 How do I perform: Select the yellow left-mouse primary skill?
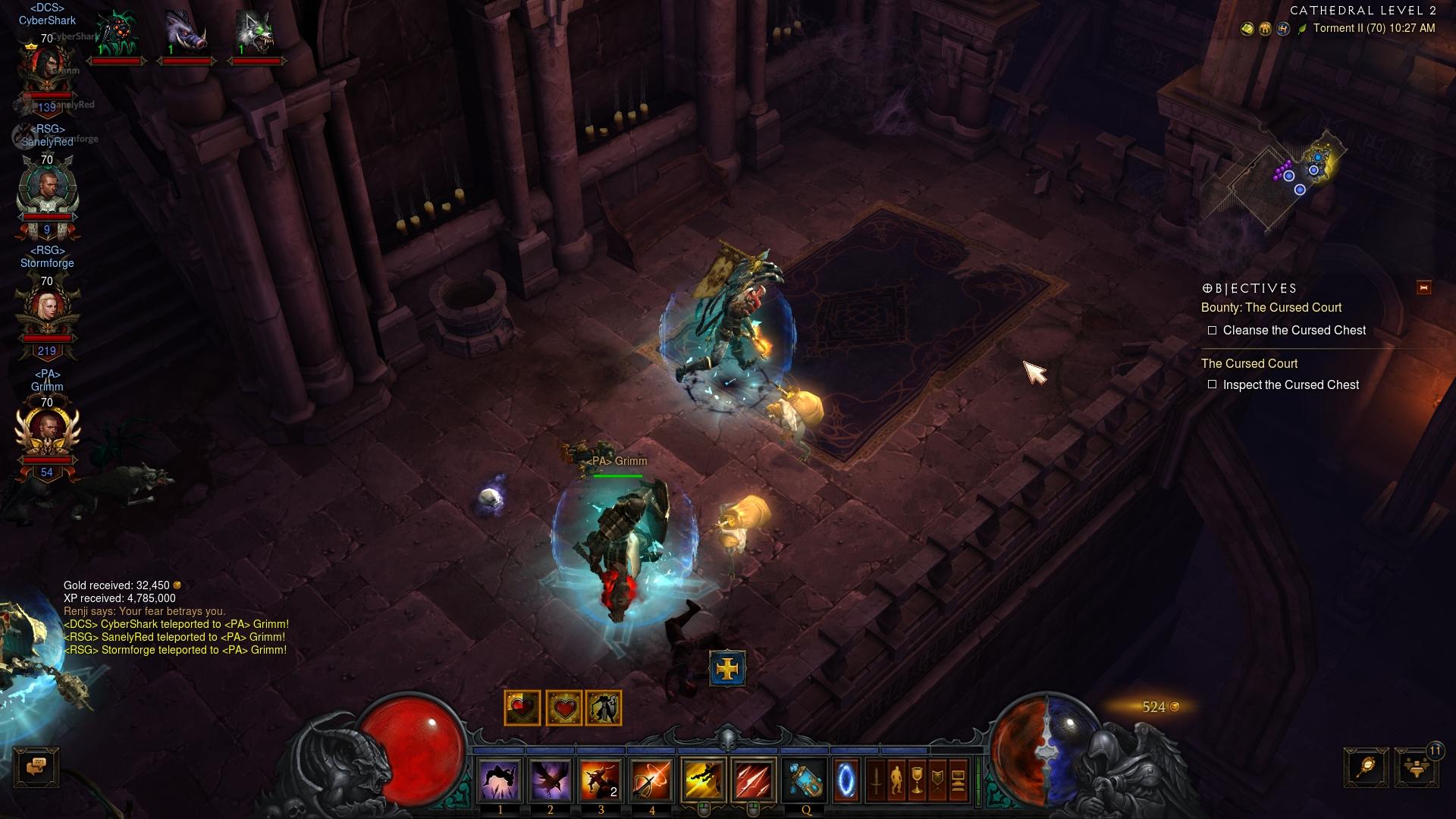click(x=703, y=781)
